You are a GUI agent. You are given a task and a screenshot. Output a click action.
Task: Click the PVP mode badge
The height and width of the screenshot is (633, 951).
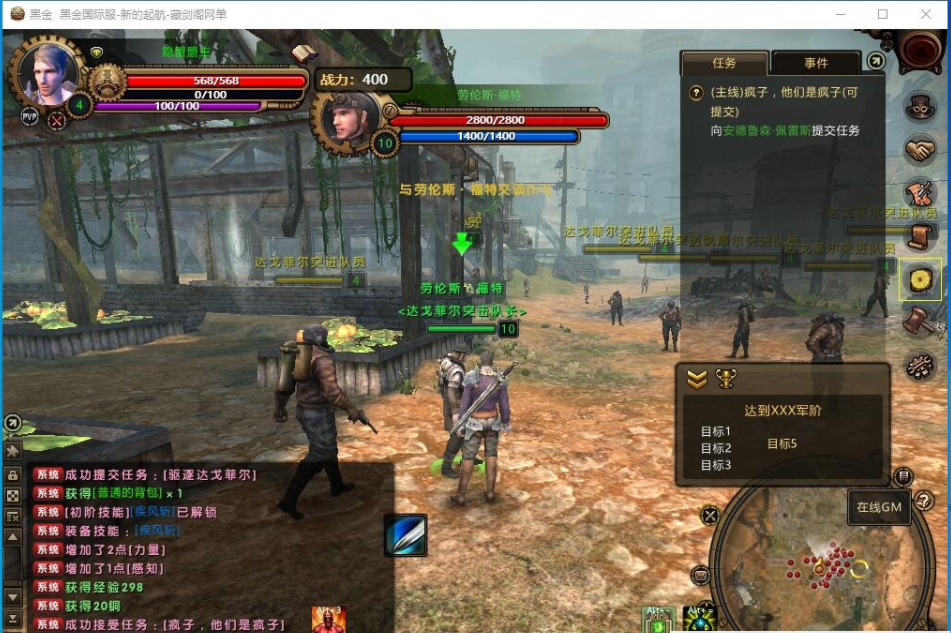pos(30,117)
